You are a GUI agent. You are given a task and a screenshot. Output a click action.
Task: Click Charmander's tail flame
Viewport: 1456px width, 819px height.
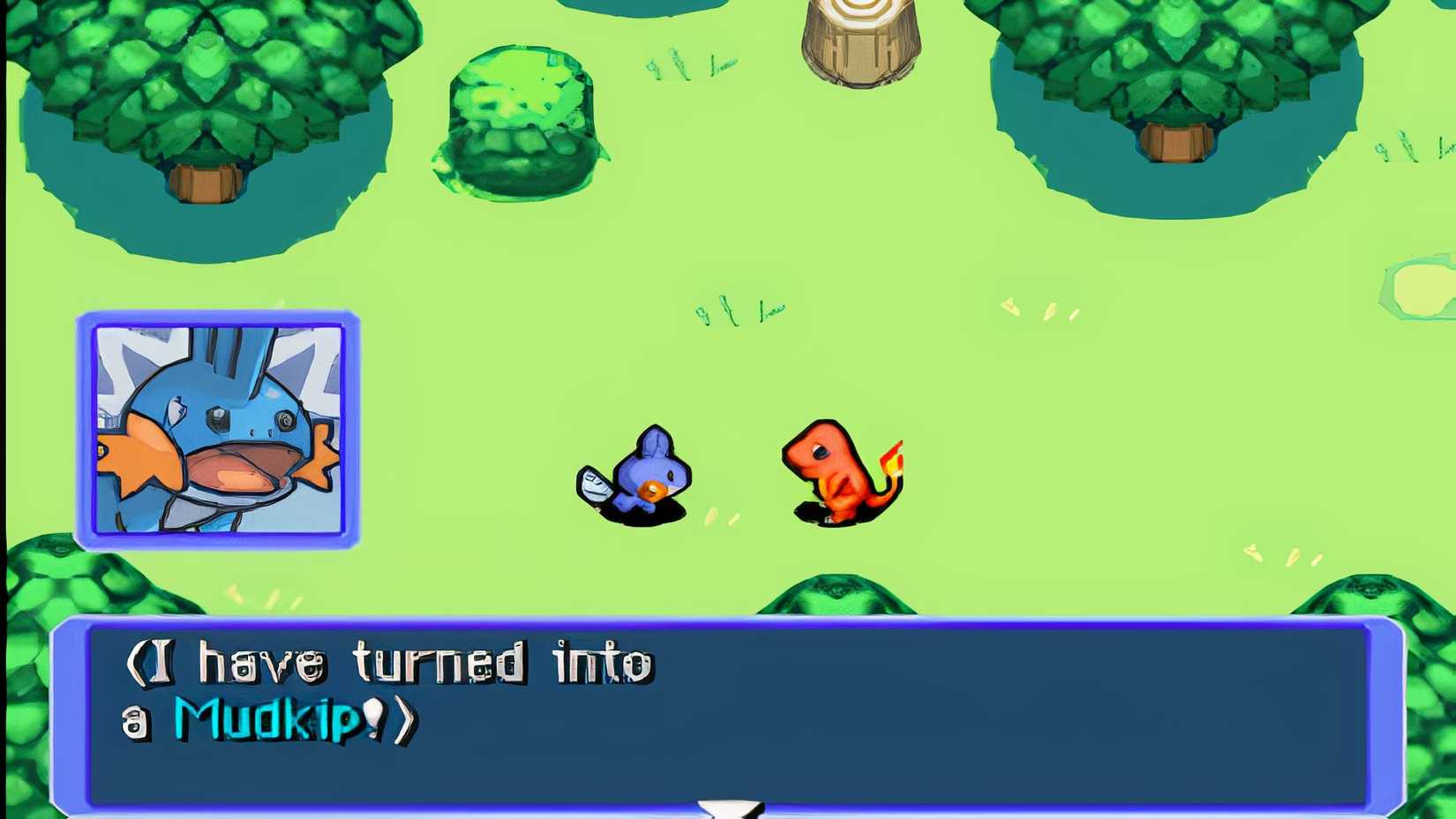coord(891,459)
